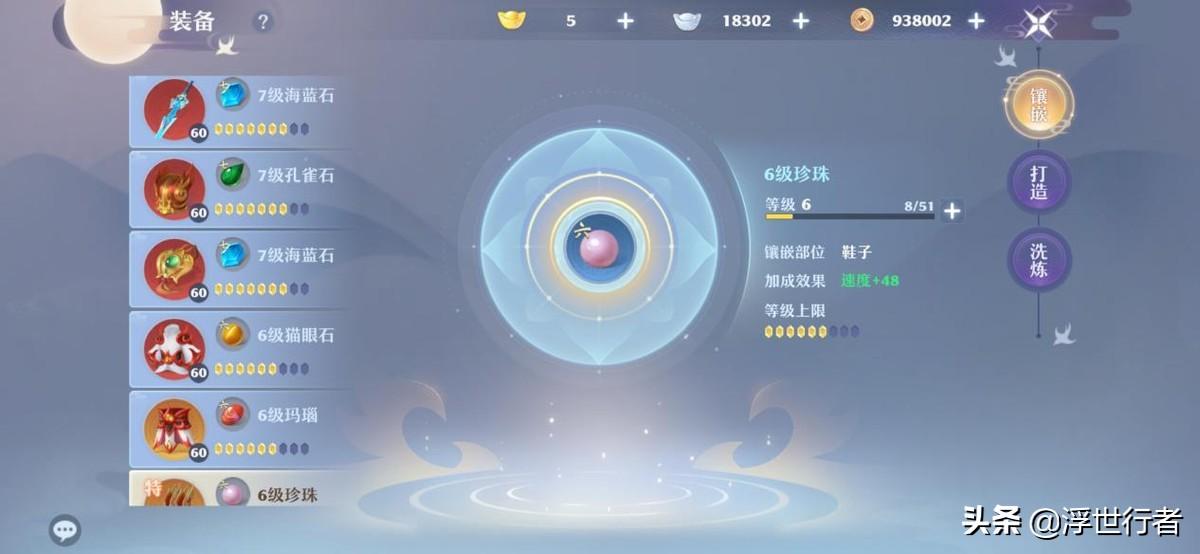Image resolution: width=1200 pixels, height=554 pixels.
Task: Close the equipment screen
Action: point(1038,23)
